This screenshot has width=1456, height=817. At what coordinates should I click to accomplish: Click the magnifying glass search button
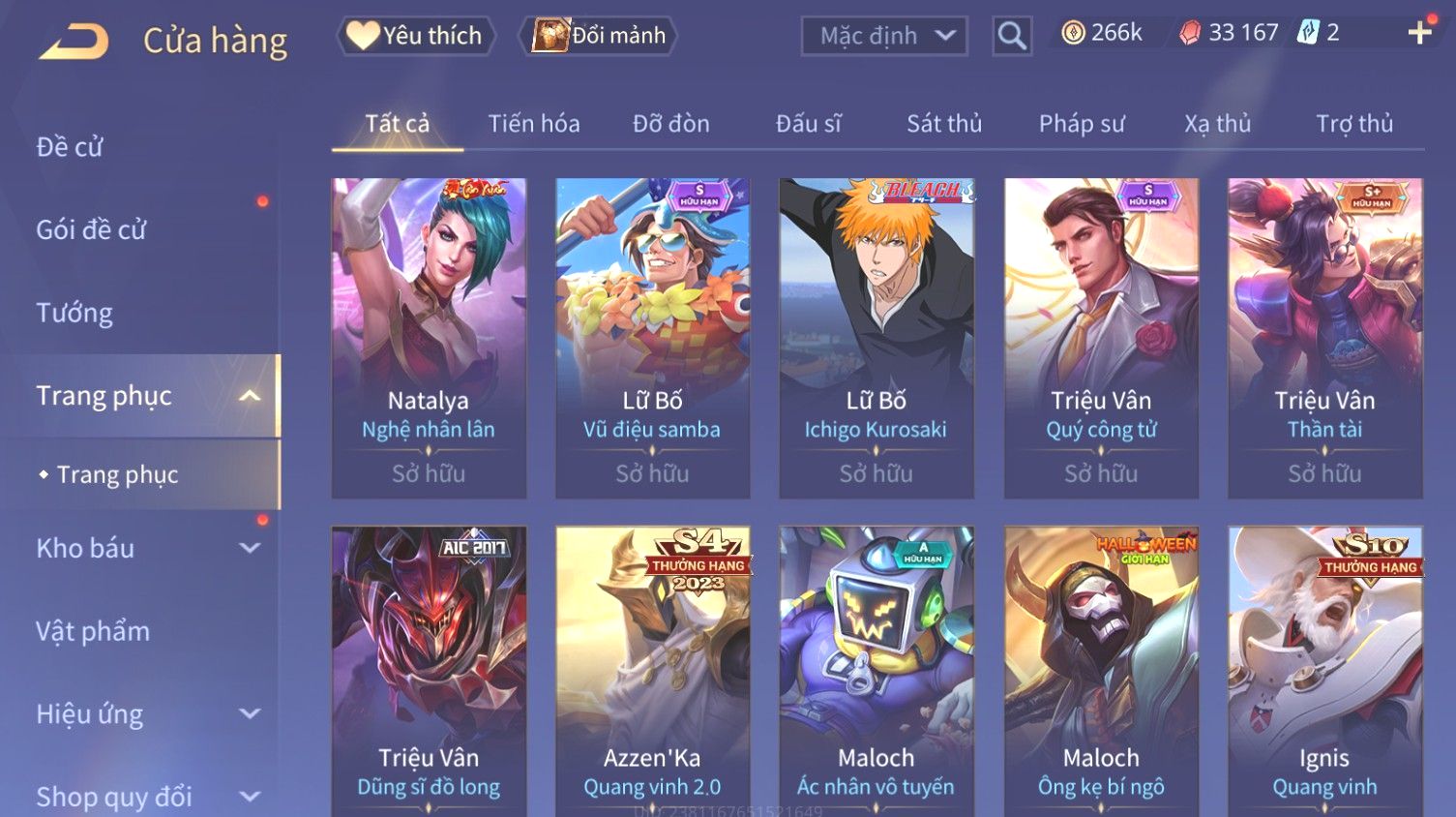(x=1012, y=37)
